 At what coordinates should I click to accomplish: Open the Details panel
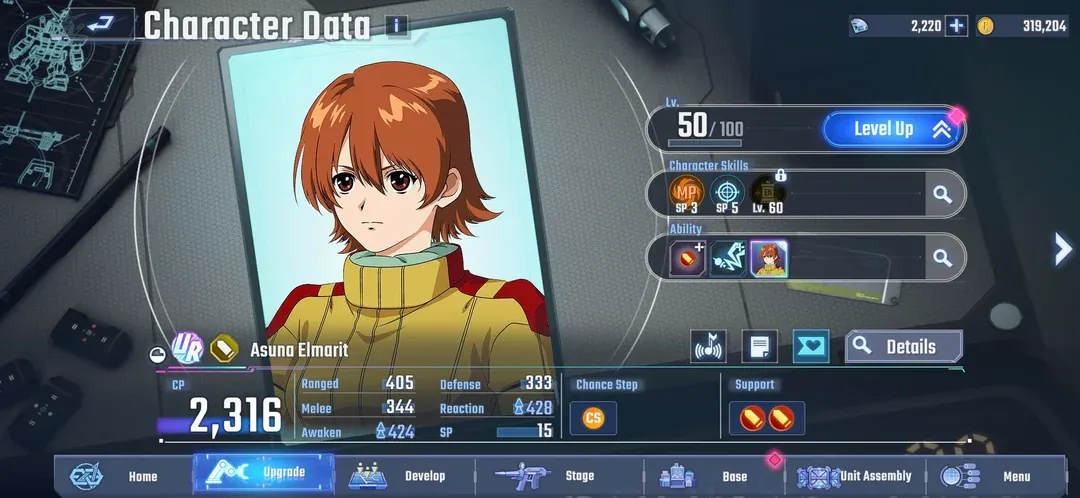pos(904,347)
